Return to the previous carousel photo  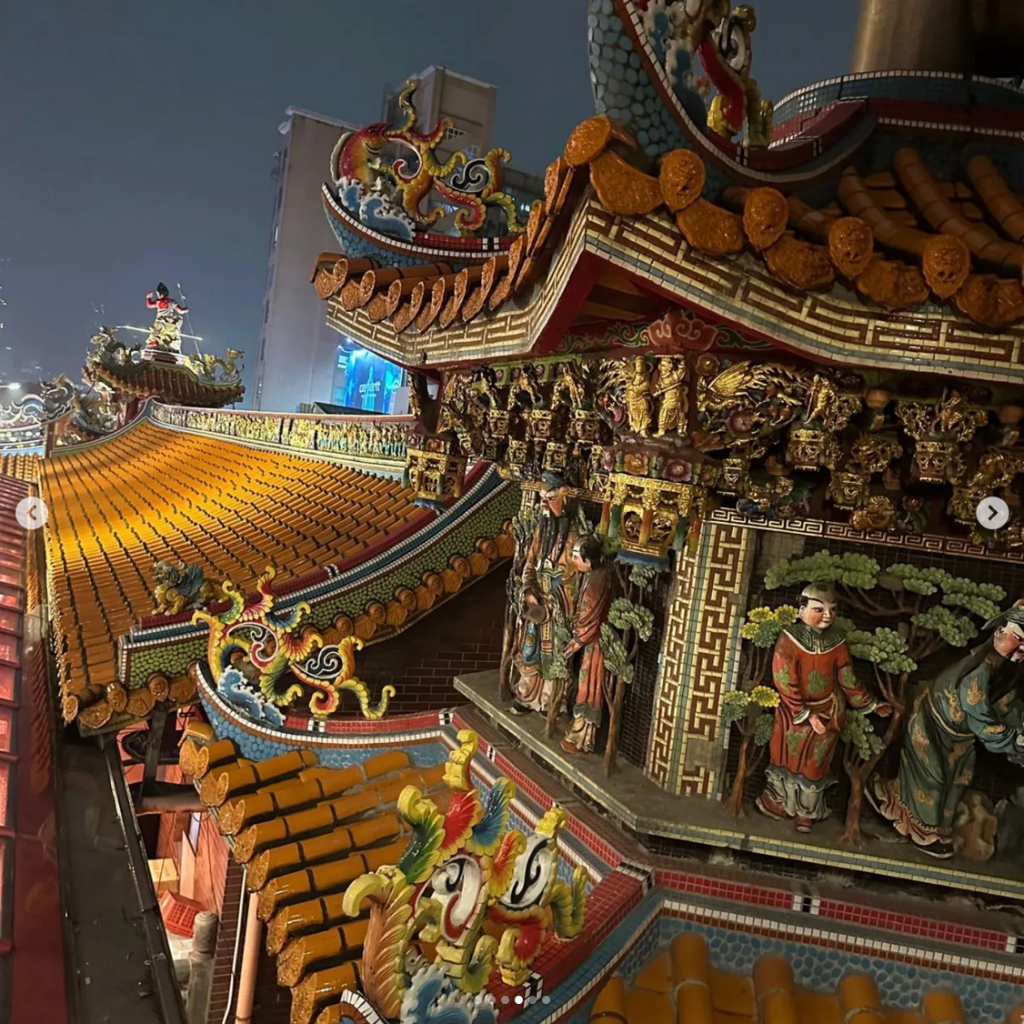[31, 513]
